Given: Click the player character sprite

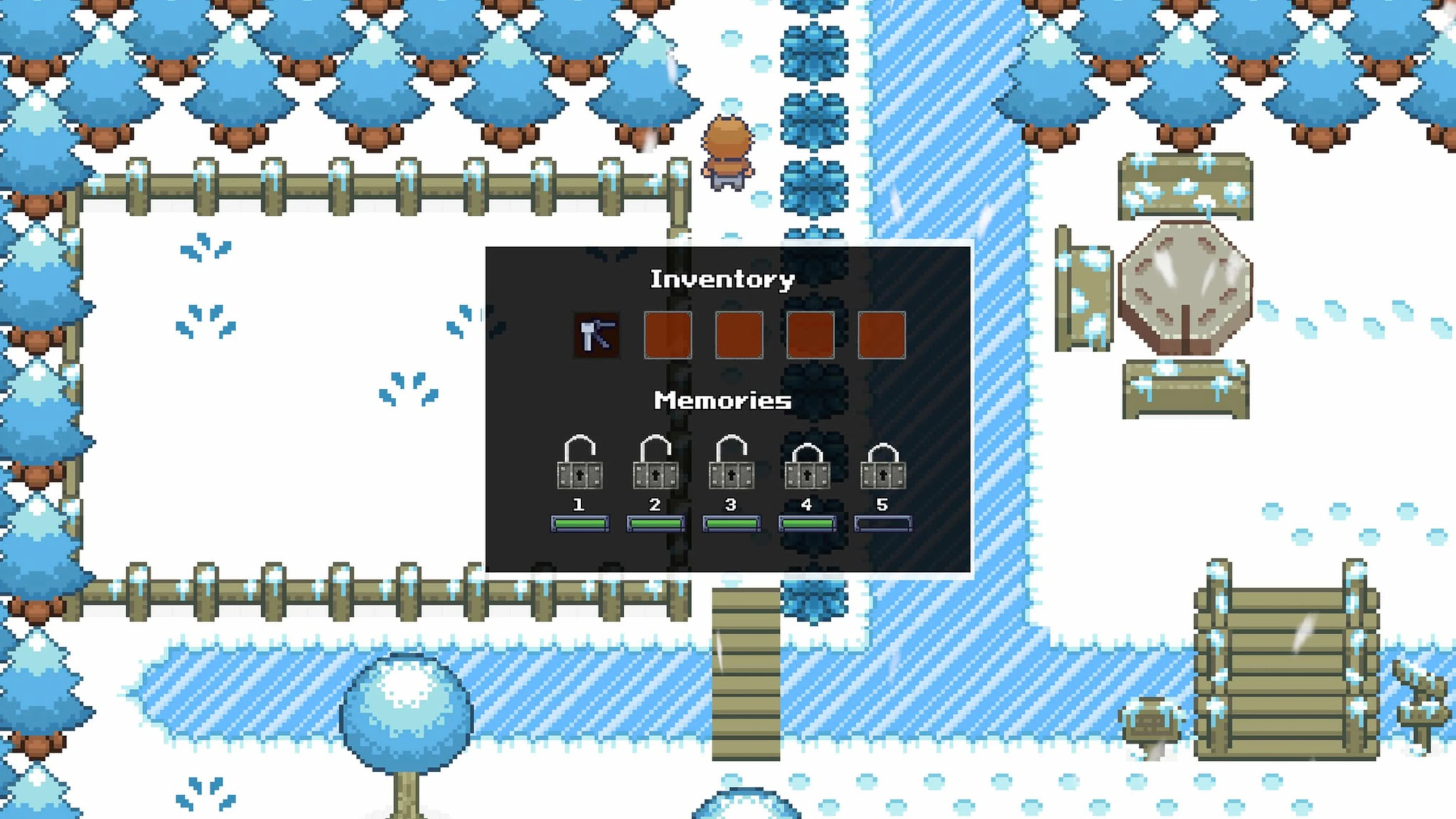Looking at the screenshot, I should (x=728, y=152).
